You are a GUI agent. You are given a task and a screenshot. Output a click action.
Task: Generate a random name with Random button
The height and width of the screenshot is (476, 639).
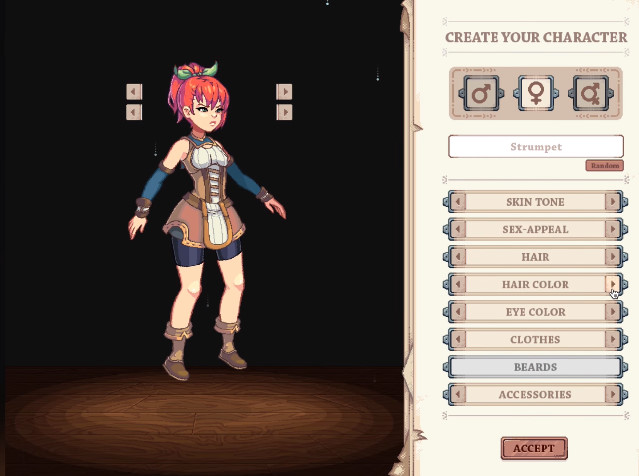click(x=605, y=166)
